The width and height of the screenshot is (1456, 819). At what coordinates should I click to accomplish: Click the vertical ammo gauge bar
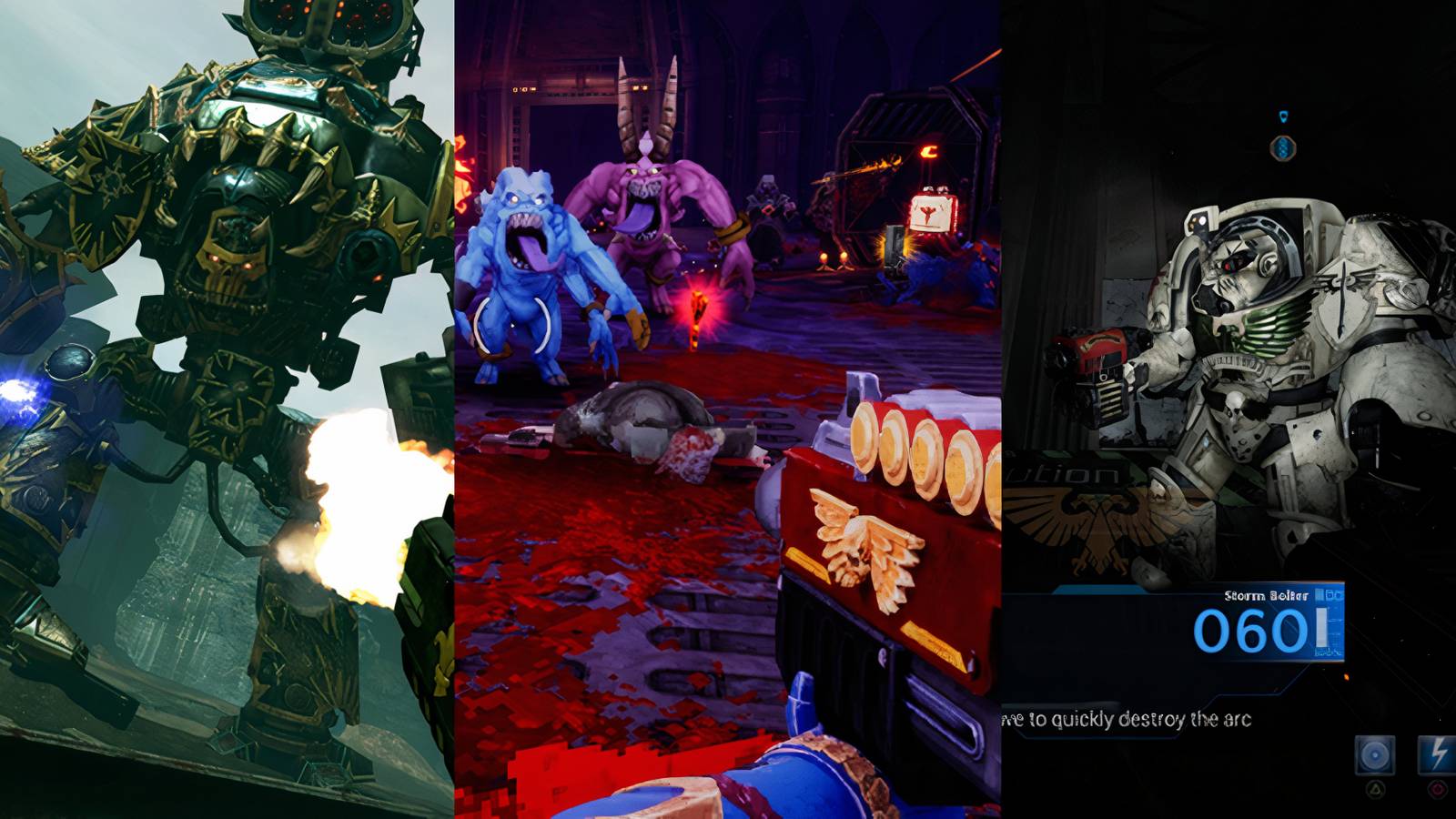(1322, 625)
